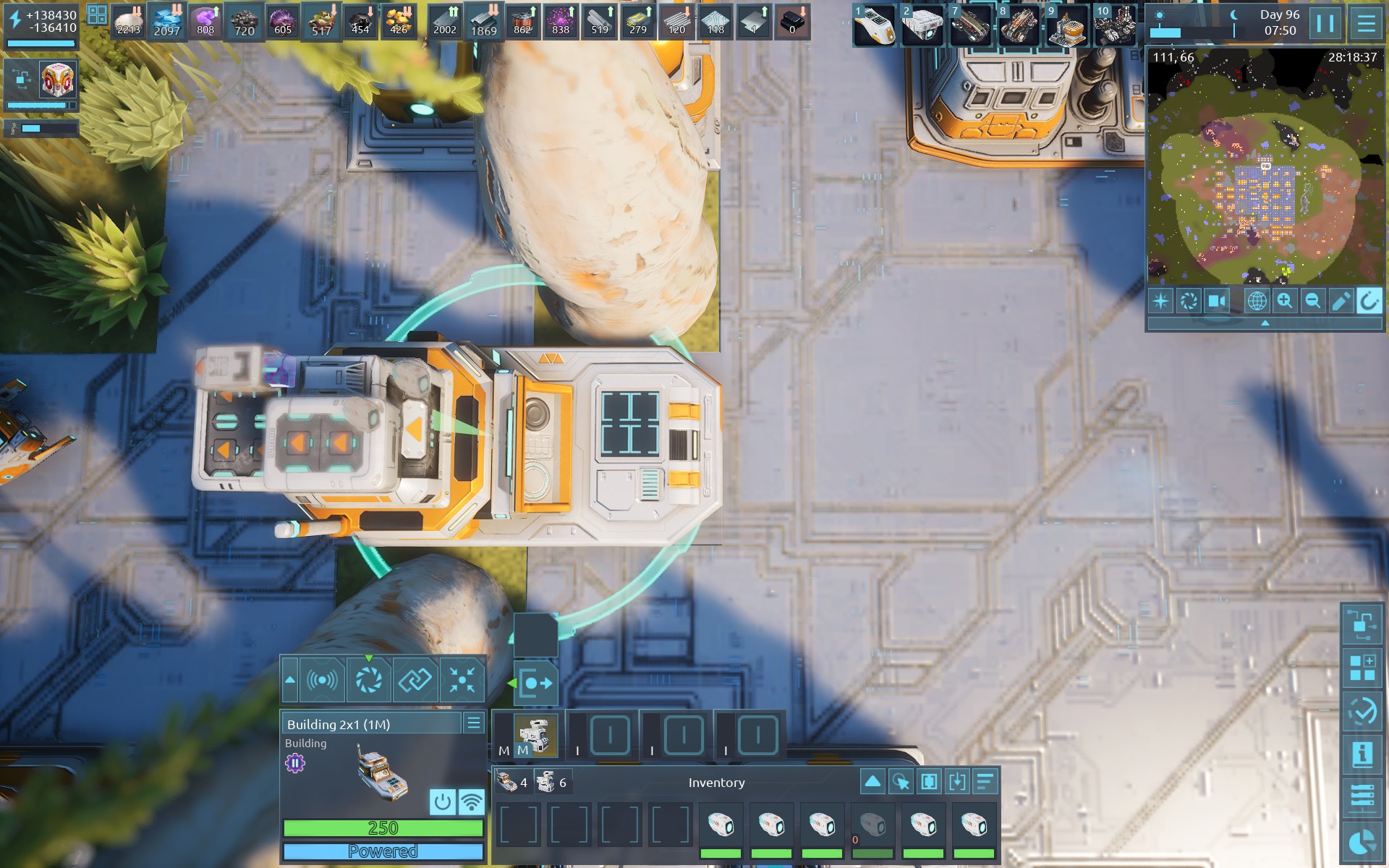Image resolution: width=1389 pixels, height=868 pixels.
Task: Open the globe world map view
Action: pyautogui.click(x=1257, y=301)
